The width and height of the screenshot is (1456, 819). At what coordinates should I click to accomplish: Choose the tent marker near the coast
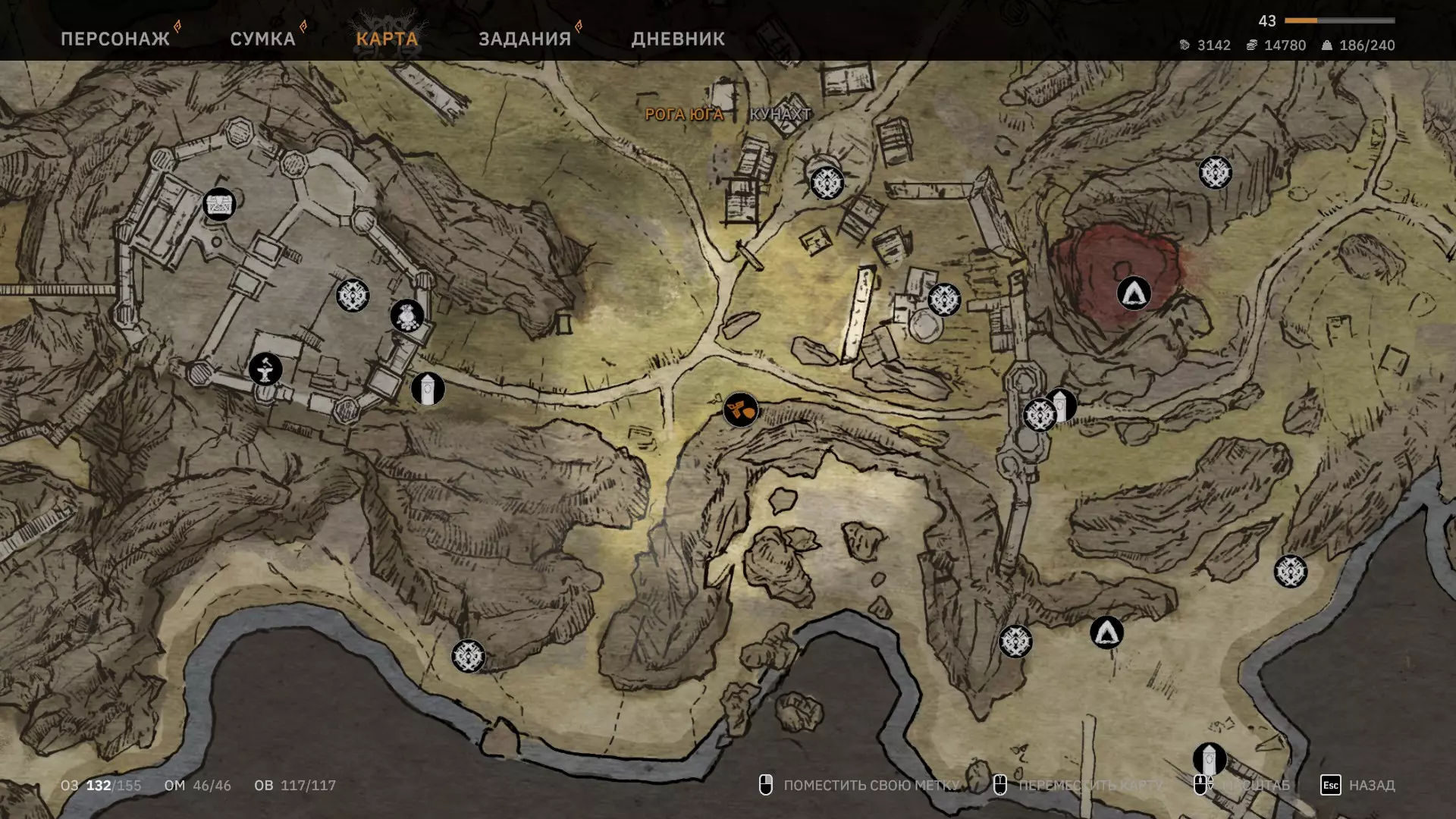point(1106,632)
